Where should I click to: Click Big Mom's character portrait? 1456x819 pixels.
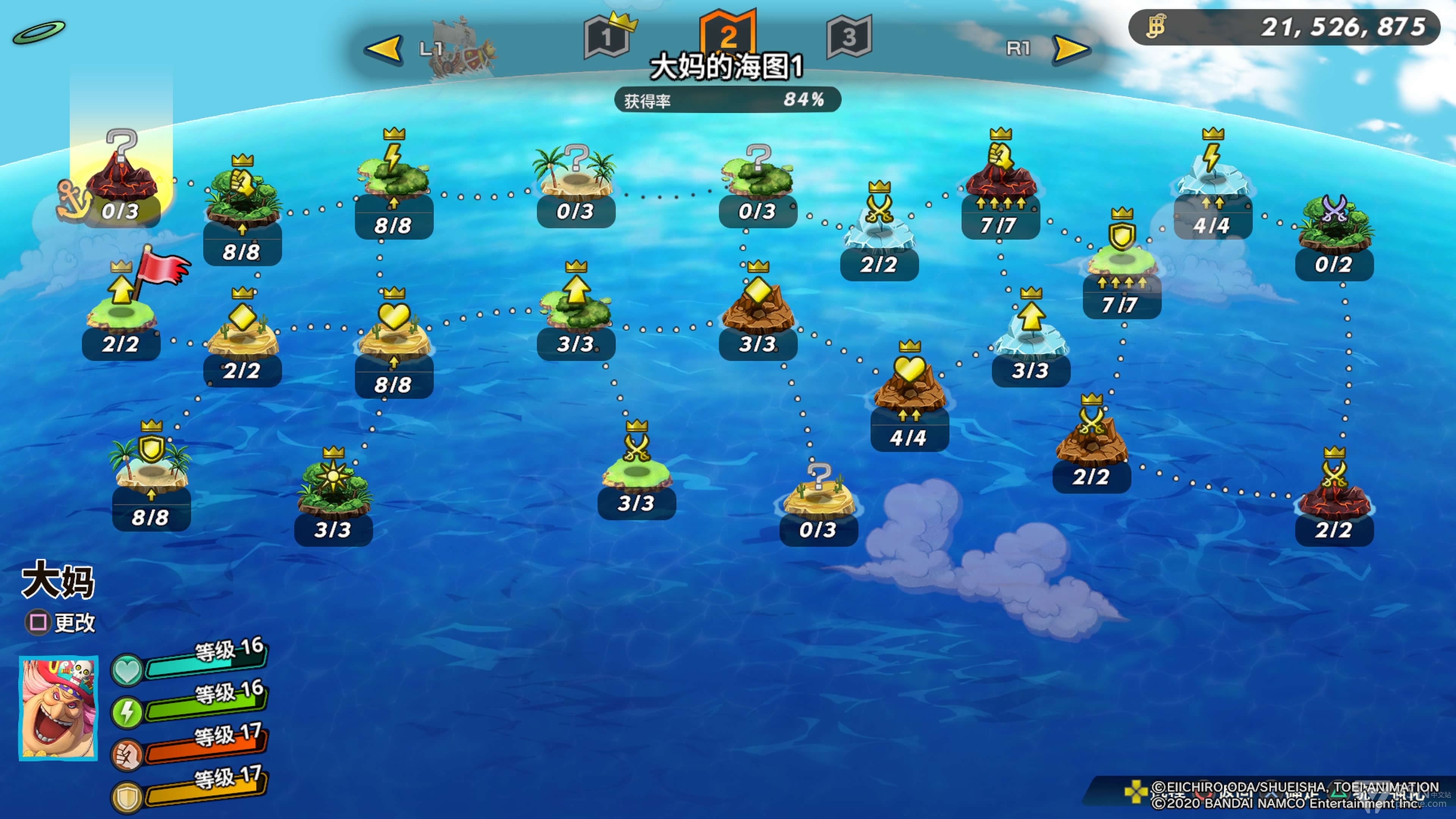point(58,708)
